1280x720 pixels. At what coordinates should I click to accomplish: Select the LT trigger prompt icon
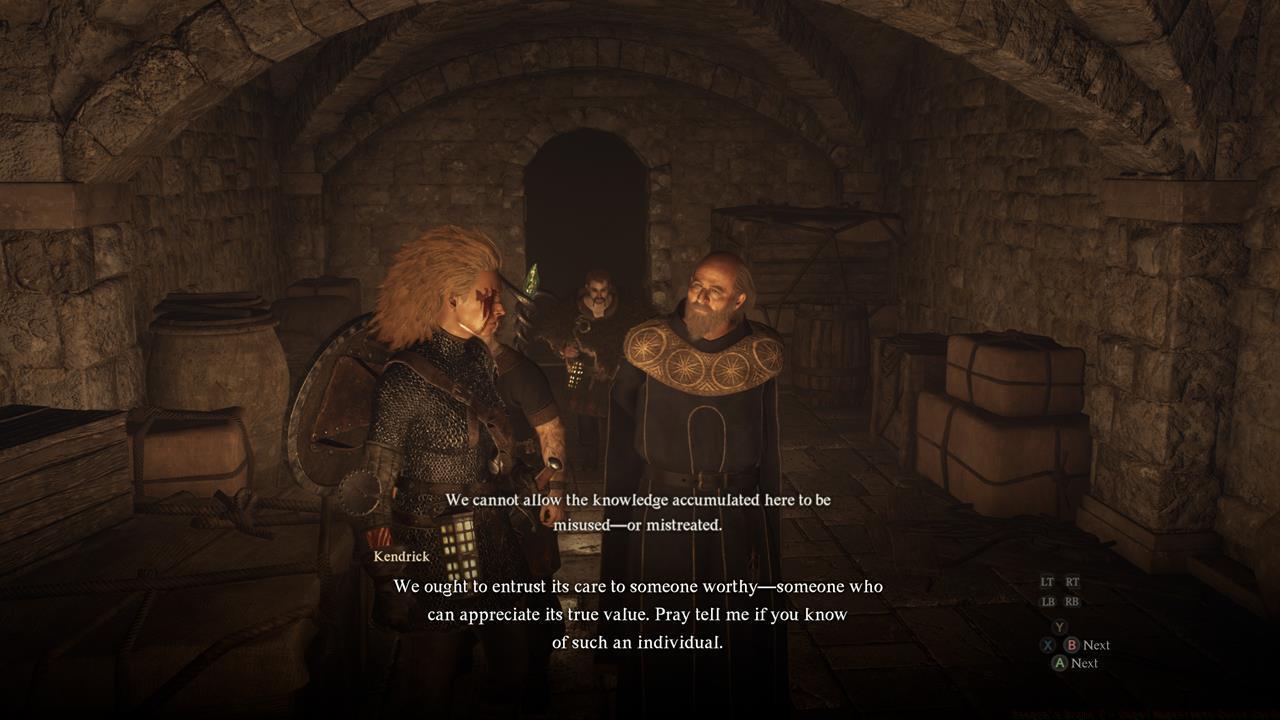(1047, 582)
